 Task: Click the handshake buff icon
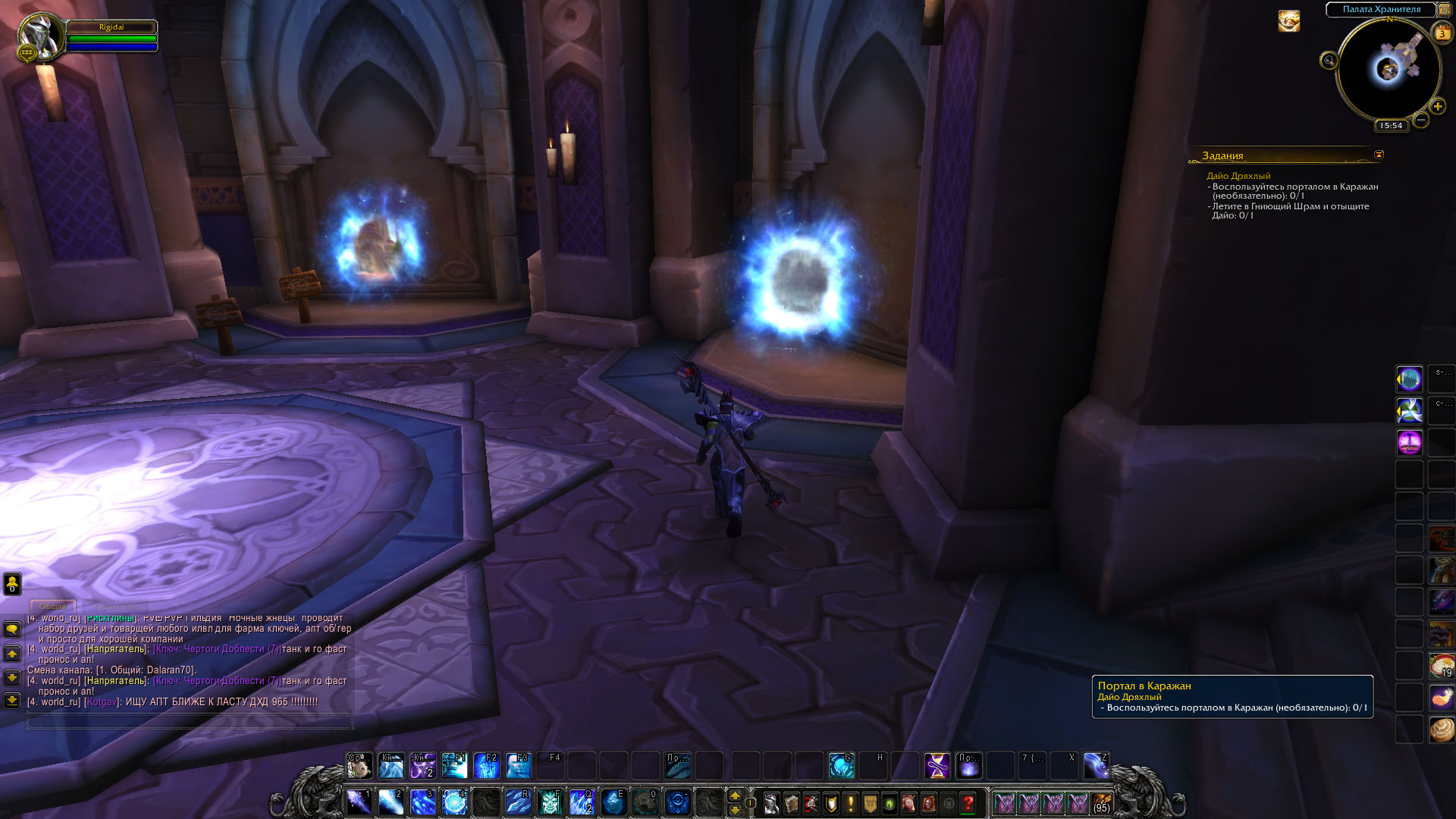pyautogui.click(x=1288, y=21)
